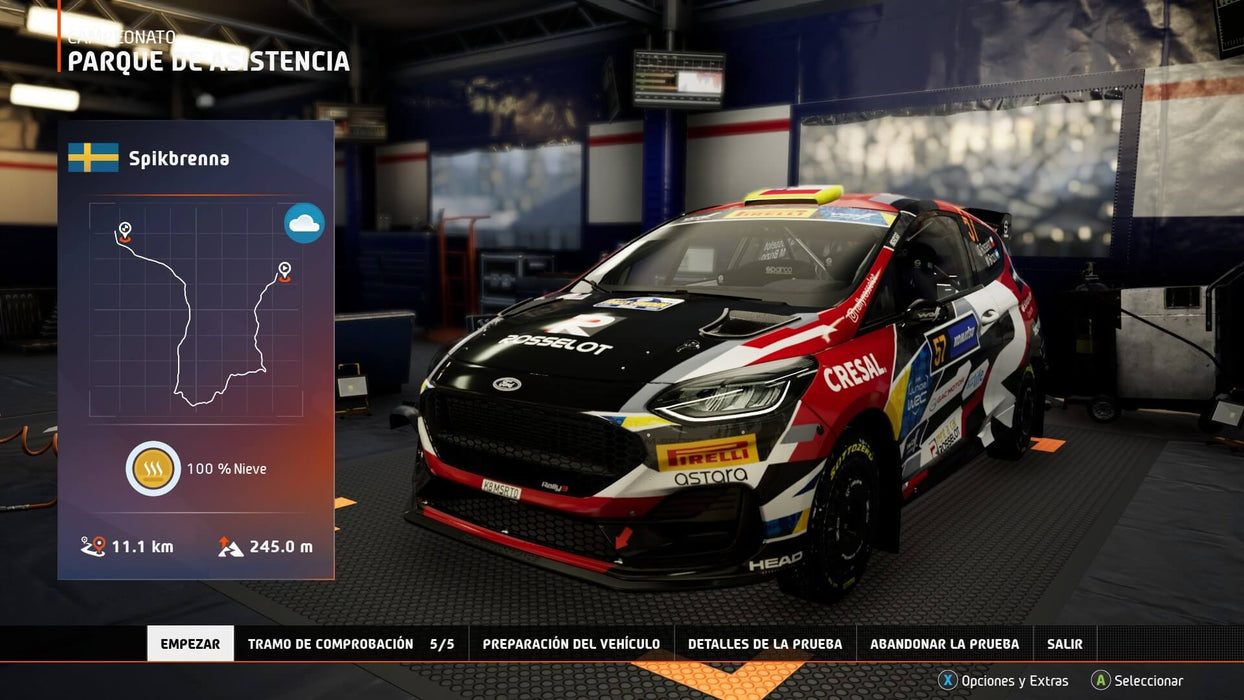This screenshot has width=1244, height=700.
Task: Choose Abandonar la Prueba
Action: tap(944, 644)
